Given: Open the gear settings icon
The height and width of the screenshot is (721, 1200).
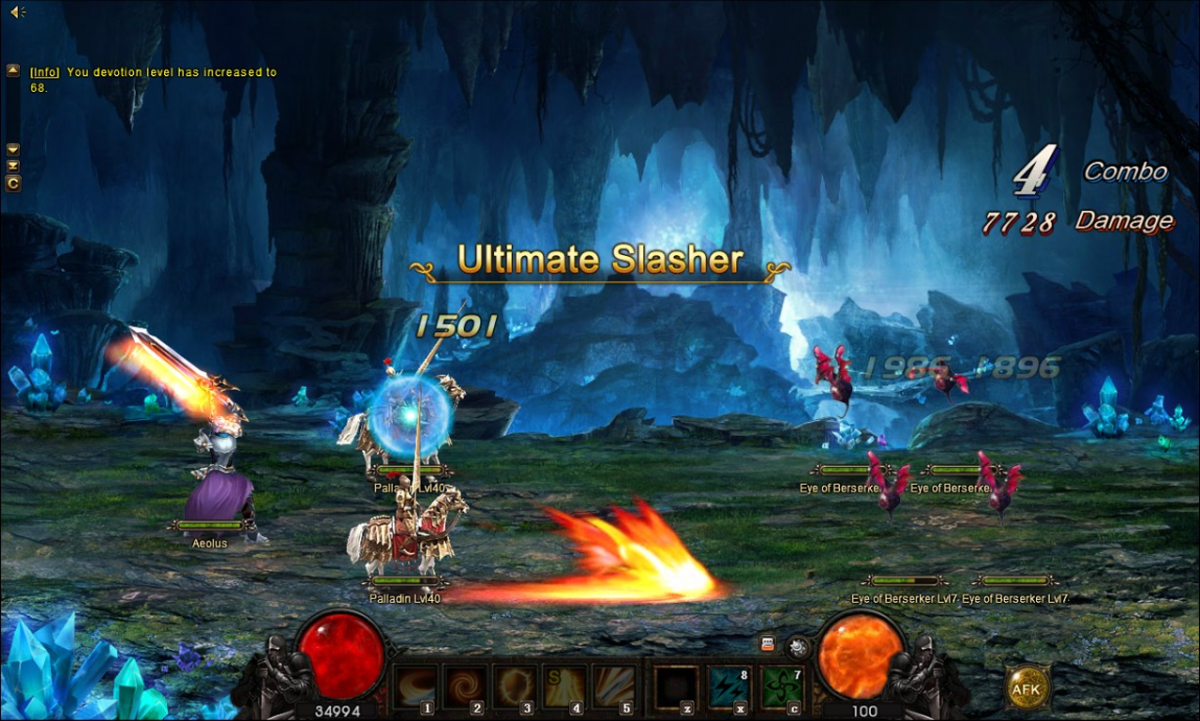Looking at the screenshot, I should (x=797, y=646).
